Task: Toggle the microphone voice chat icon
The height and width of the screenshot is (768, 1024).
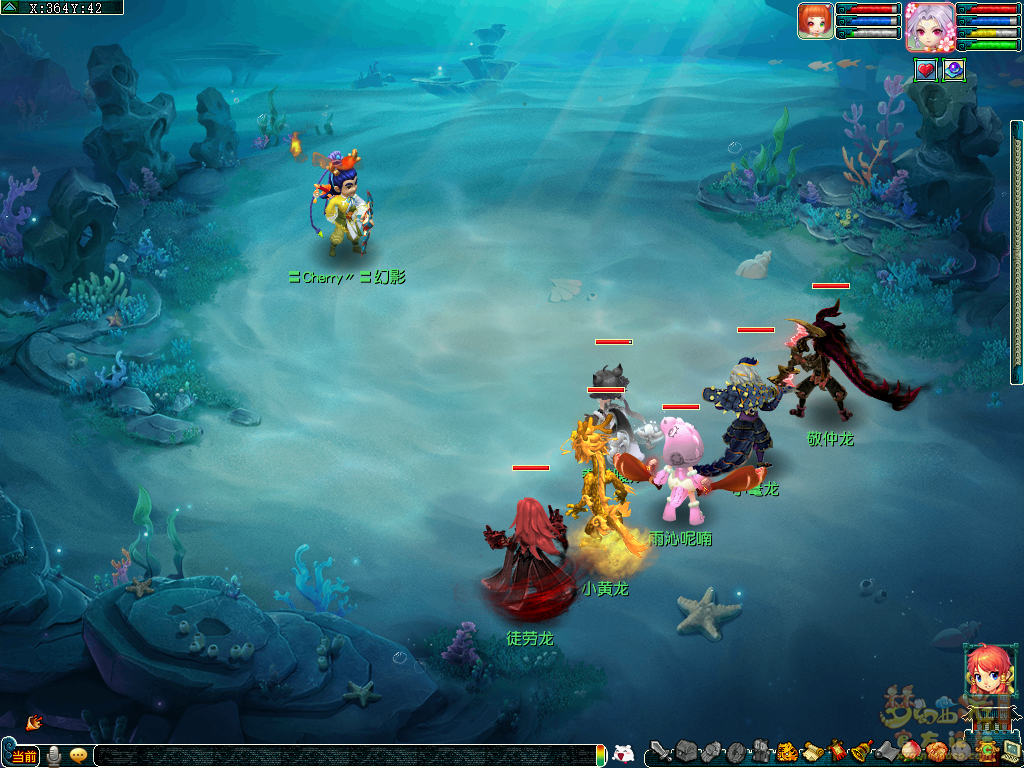Action: 54,756
